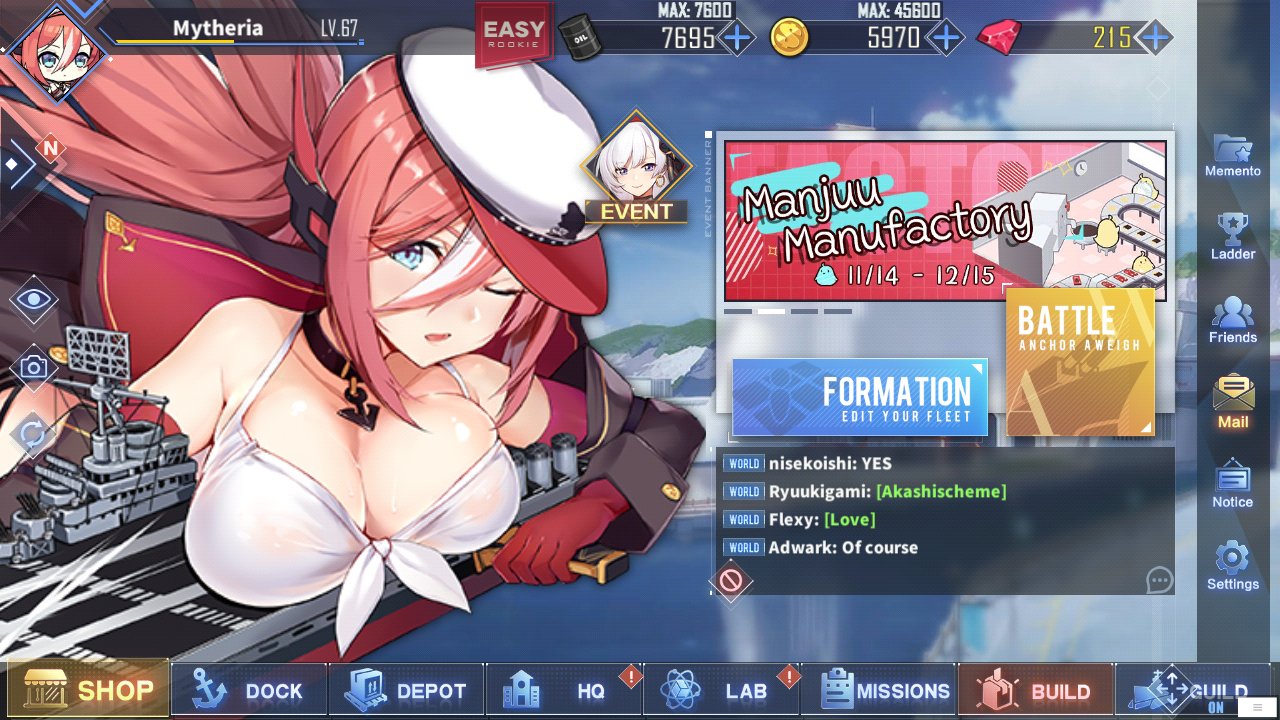The image size is (1280, 720).
Task: Open the Event icon with white-haired character
Action: [636, 171]
